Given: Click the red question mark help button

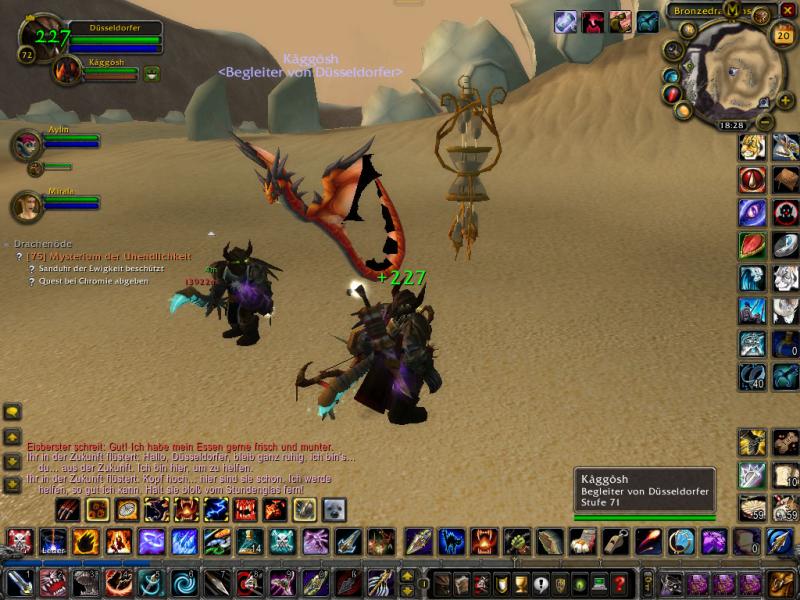Looking at the screenshot, I should click(x=620, y=584).
